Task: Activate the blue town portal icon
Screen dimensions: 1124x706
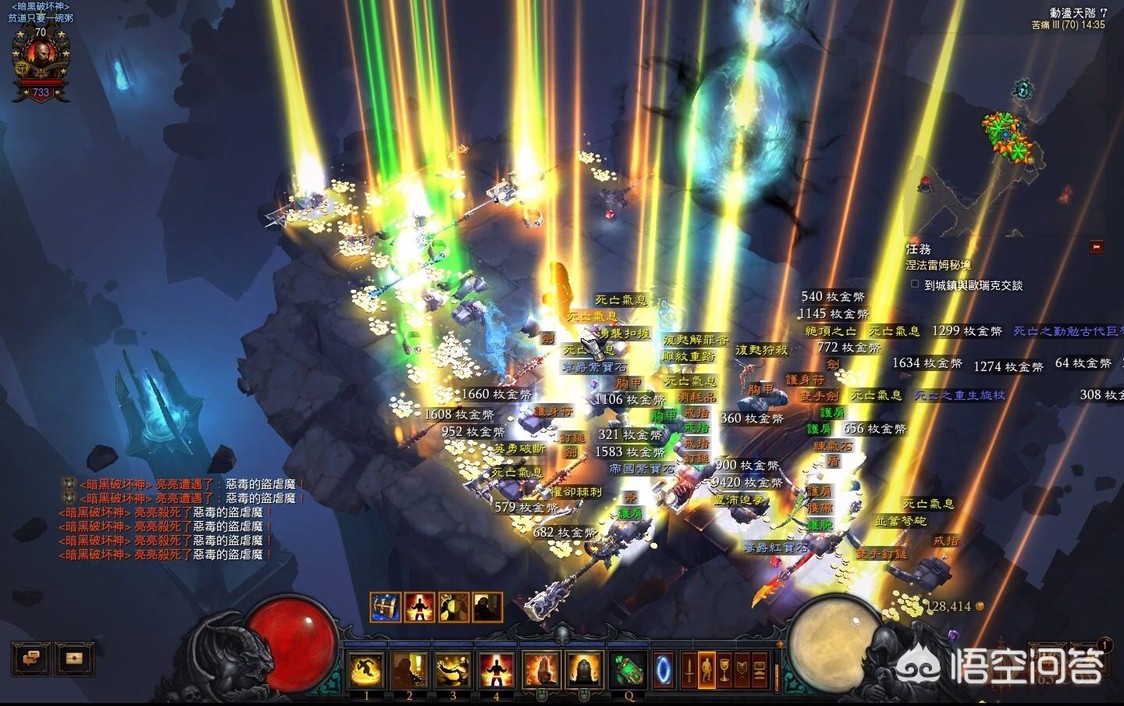Action: click(x=664, y=669)
